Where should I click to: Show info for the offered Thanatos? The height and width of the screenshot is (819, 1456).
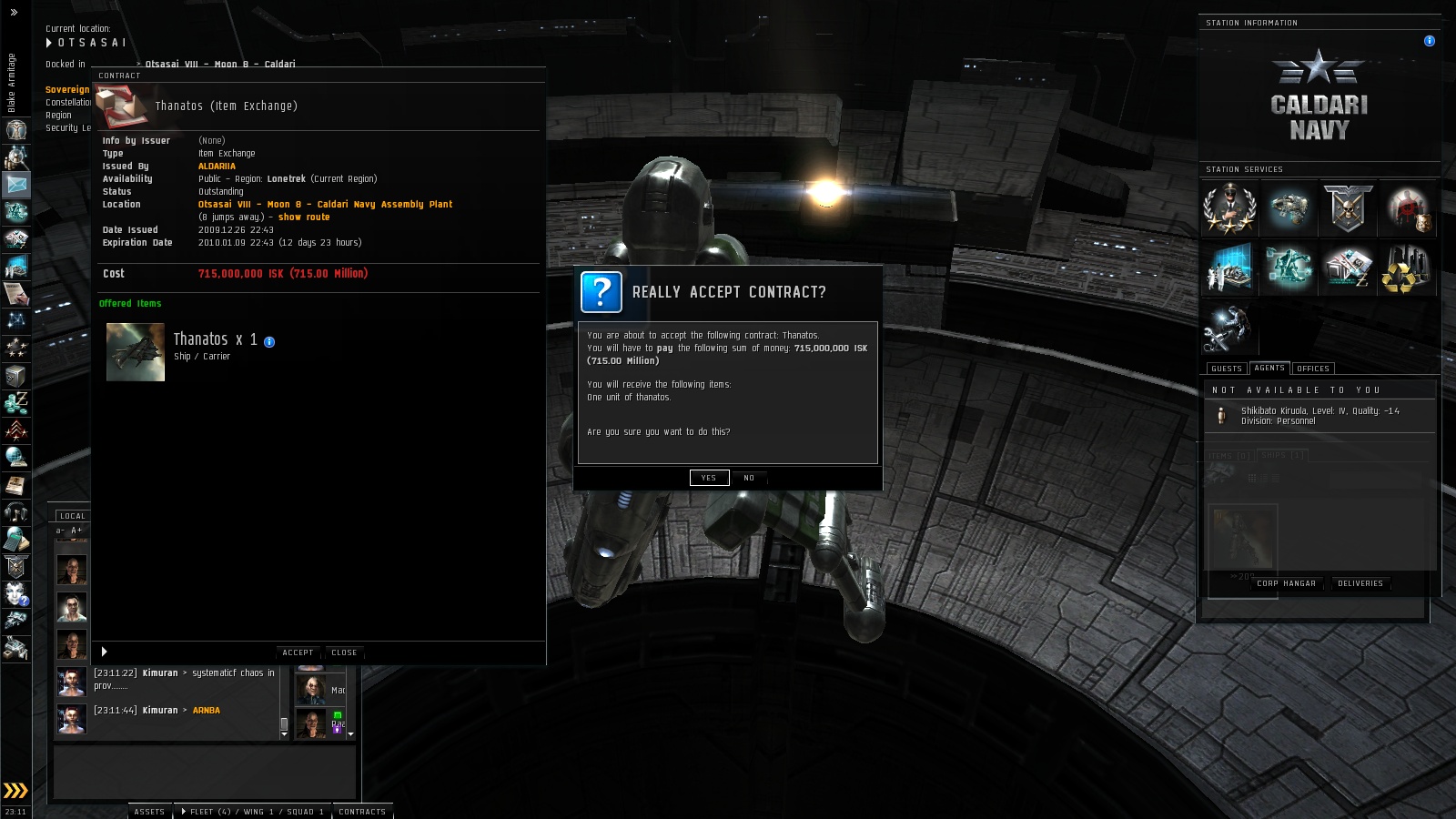coord(269,342)
